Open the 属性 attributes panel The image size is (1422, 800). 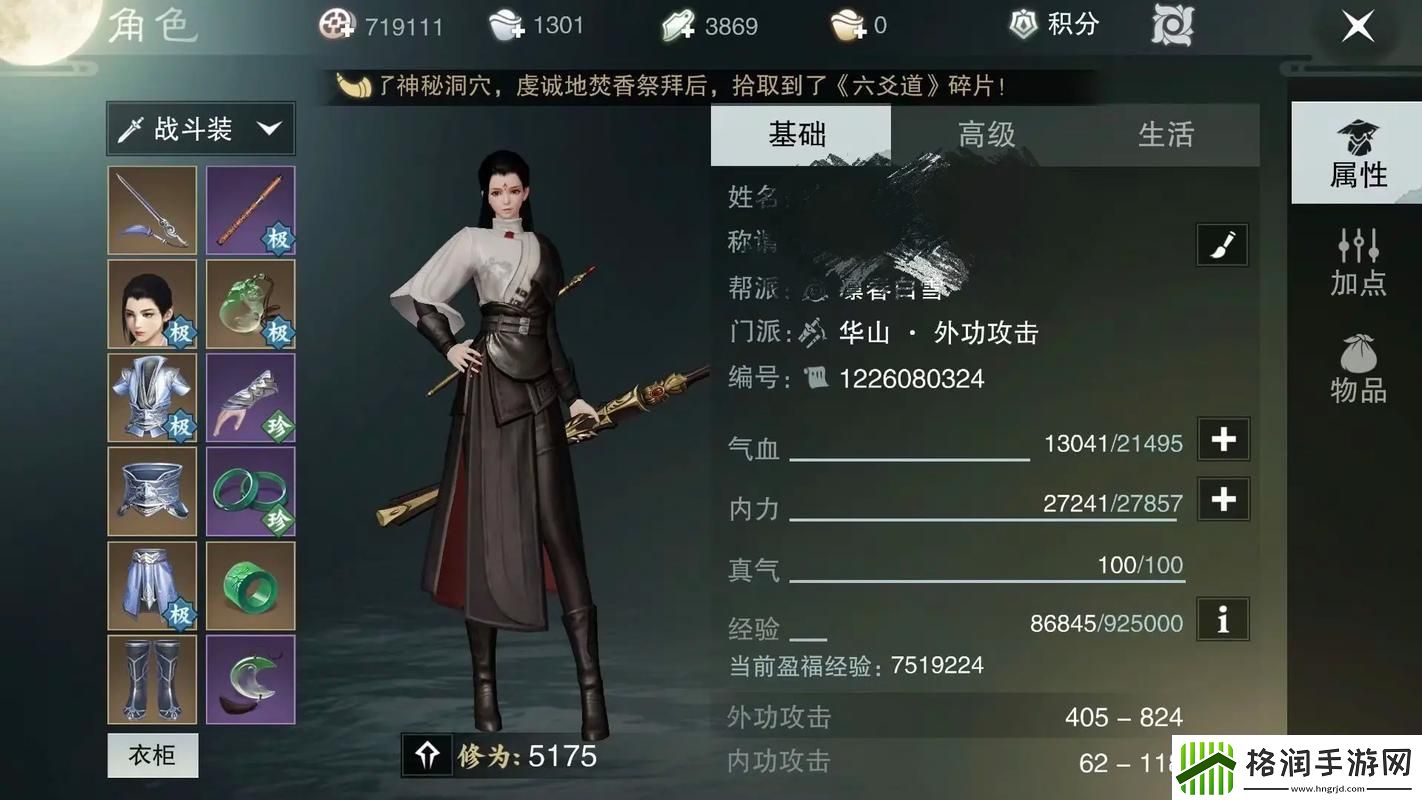point(1357,152)
